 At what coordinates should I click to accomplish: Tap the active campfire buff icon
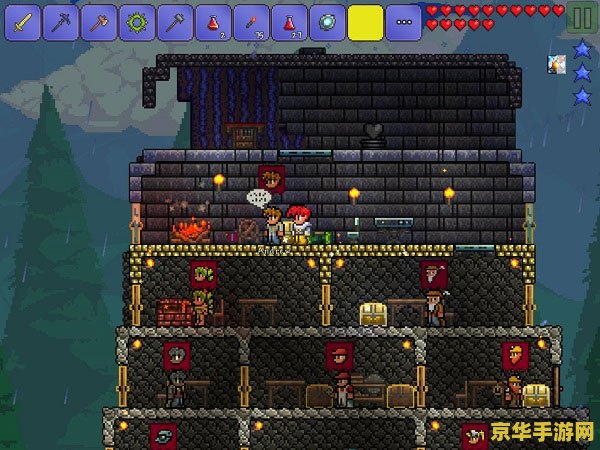556,64
